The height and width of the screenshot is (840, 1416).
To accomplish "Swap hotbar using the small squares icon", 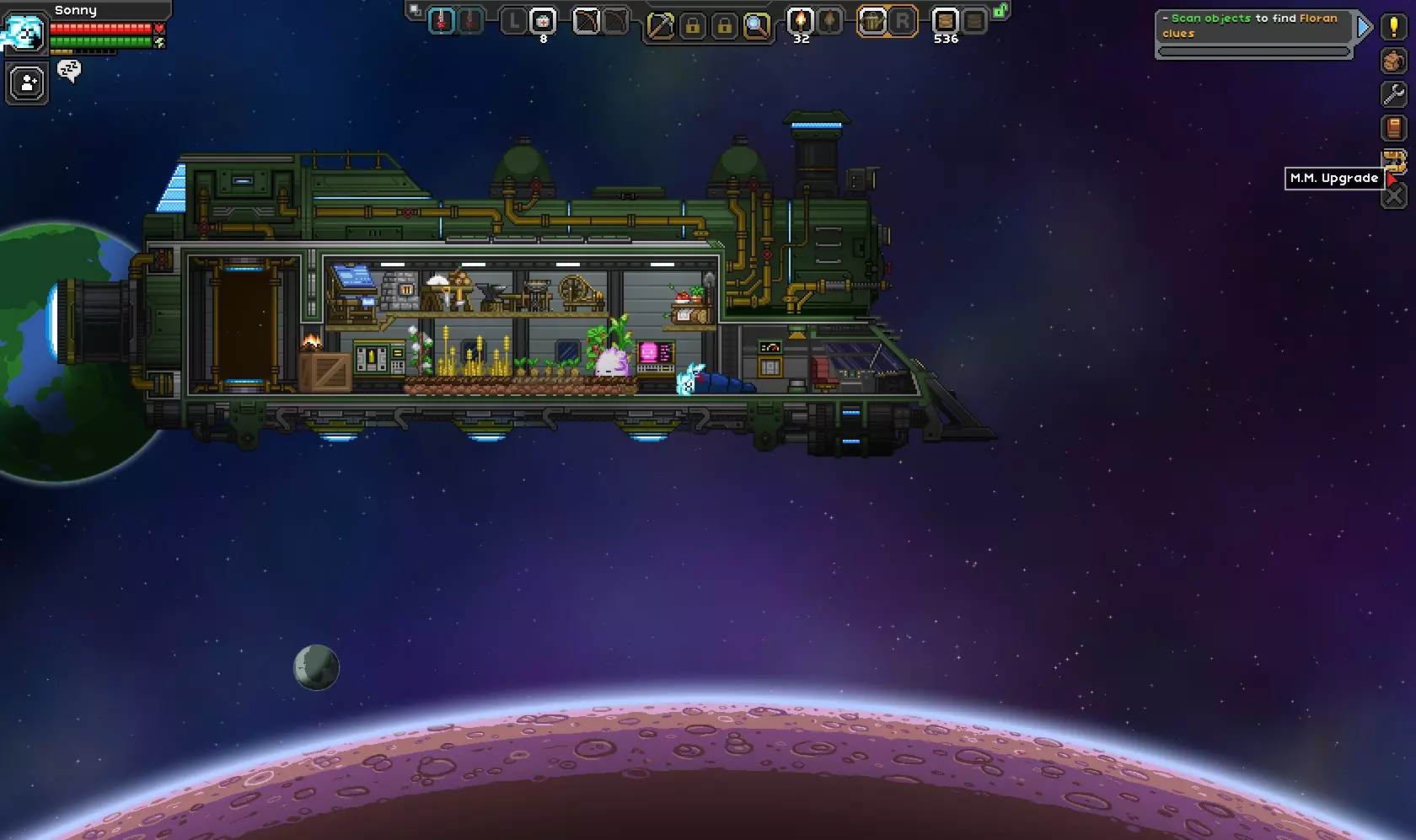I will coord(414,10).
